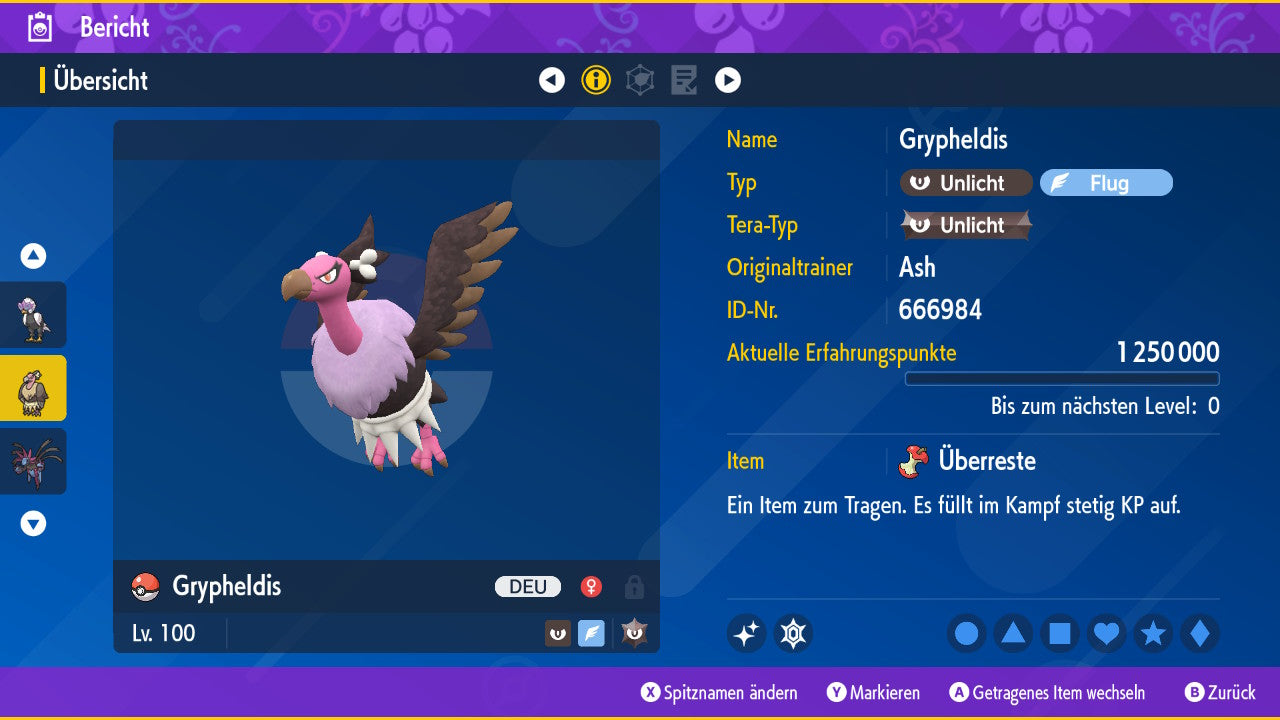1280x720 pixels.
Task: Click the Unlicht Tera-Typ badge
Action: point(965,225)
